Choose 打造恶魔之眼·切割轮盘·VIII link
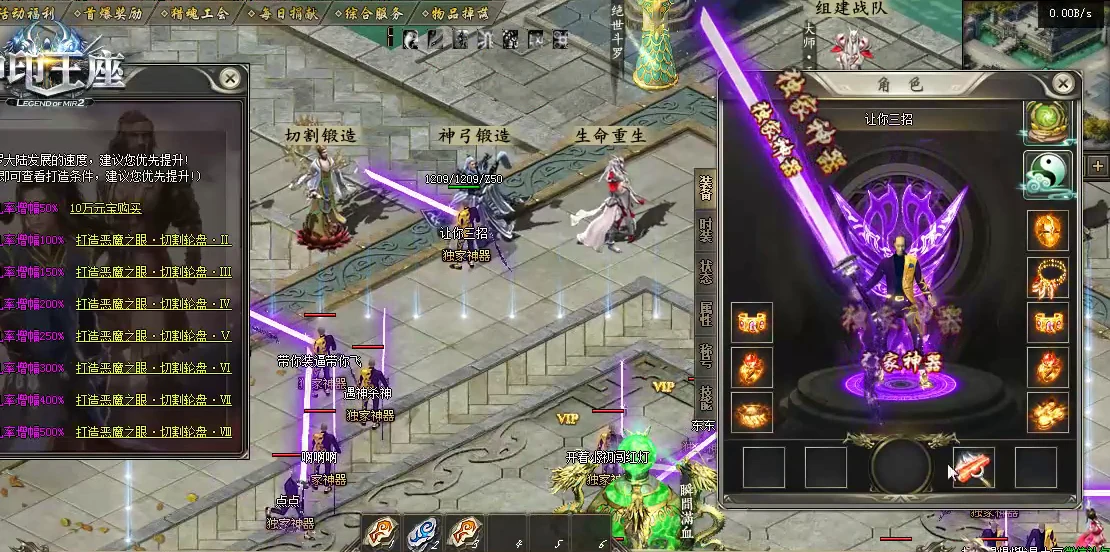The width and height of the screenshot is (1110, 552). tap(153, 432)
